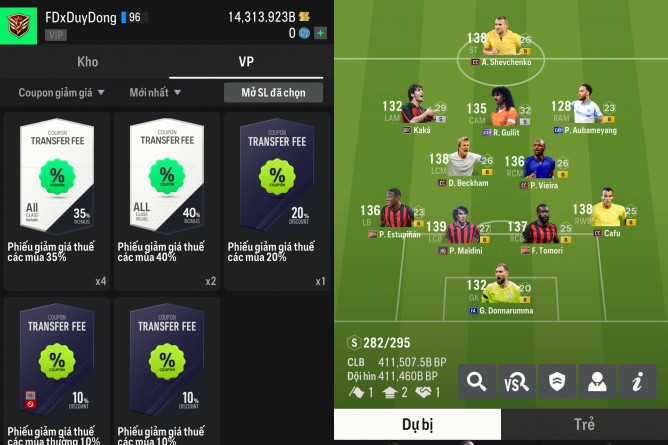Open the player silhouette button

tap(597, 382)
